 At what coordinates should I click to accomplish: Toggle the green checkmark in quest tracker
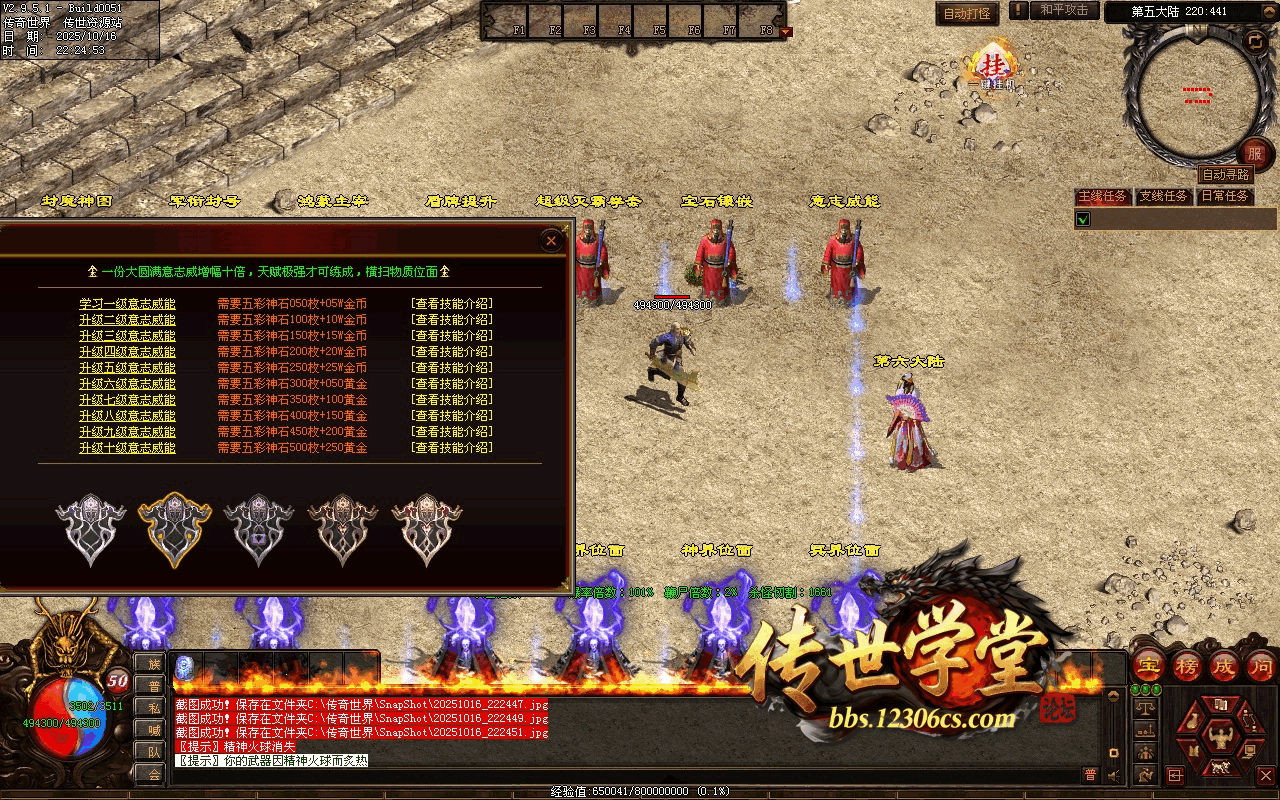(1083, 219)
